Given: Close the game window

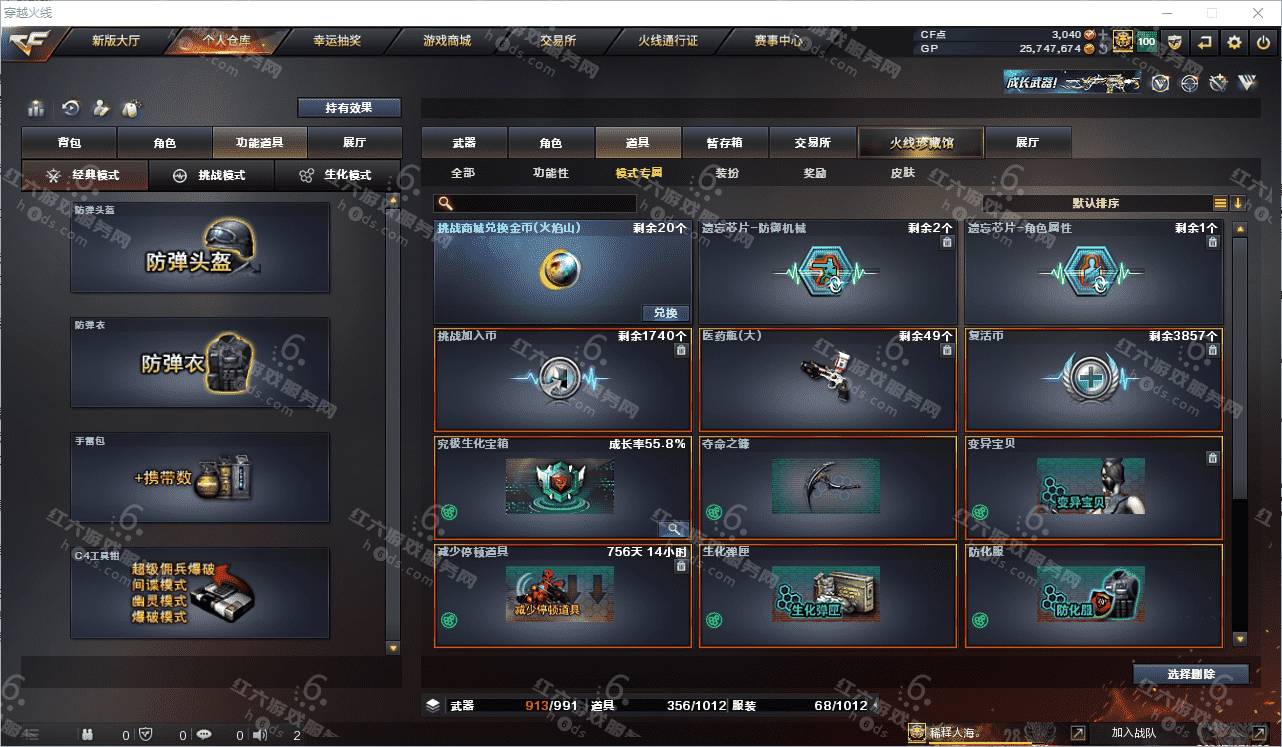Looking at the screenshot, I should [1257, 13].
